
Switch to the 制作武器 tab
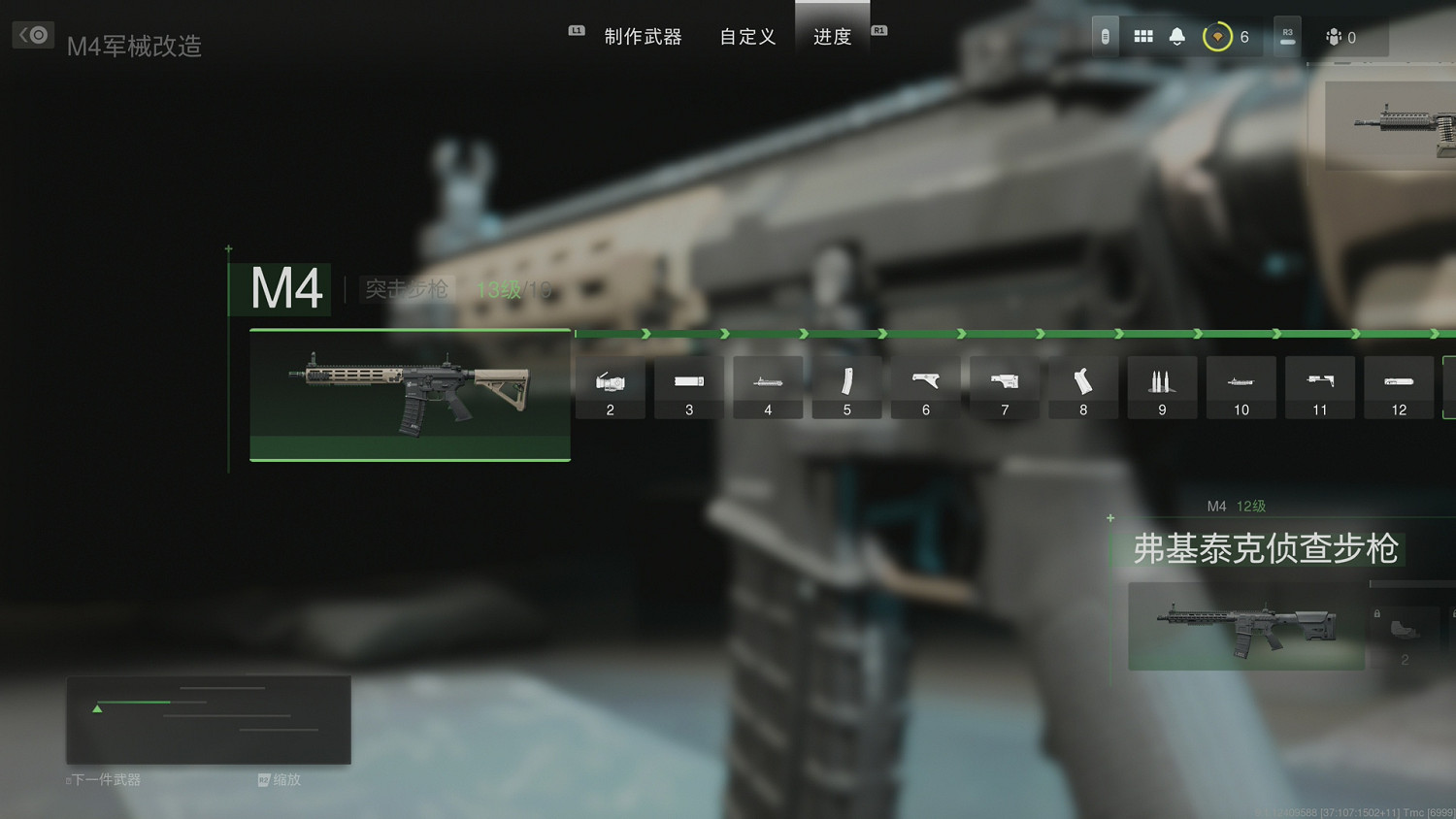coord(645,36)
